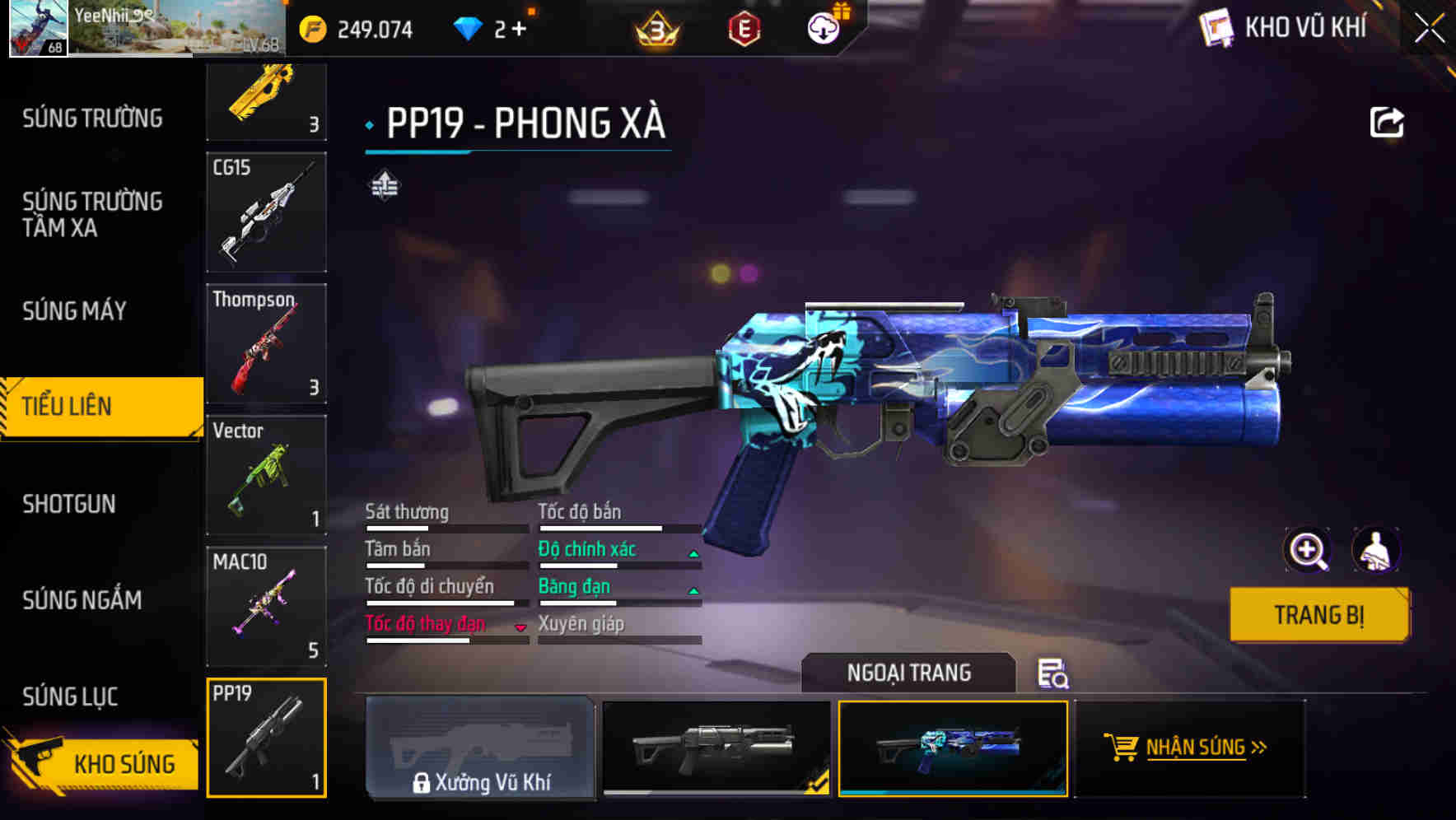Image resolution: width=1456 pixels, height=820 pixels.
Task: Open the rank badge icon at the top
Action: tap(653, 26)
